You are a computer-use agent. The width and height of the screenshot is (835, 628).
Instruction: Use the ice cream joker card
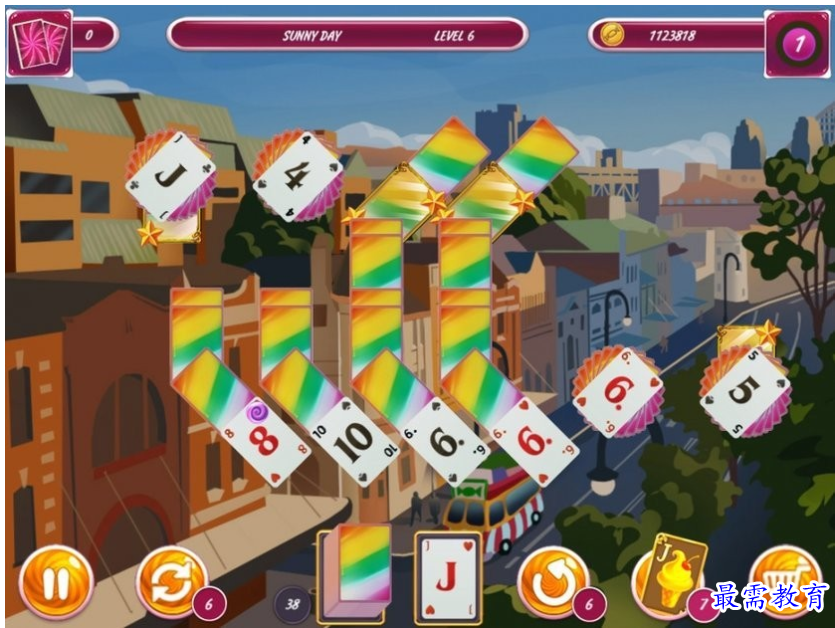[669, 576]
